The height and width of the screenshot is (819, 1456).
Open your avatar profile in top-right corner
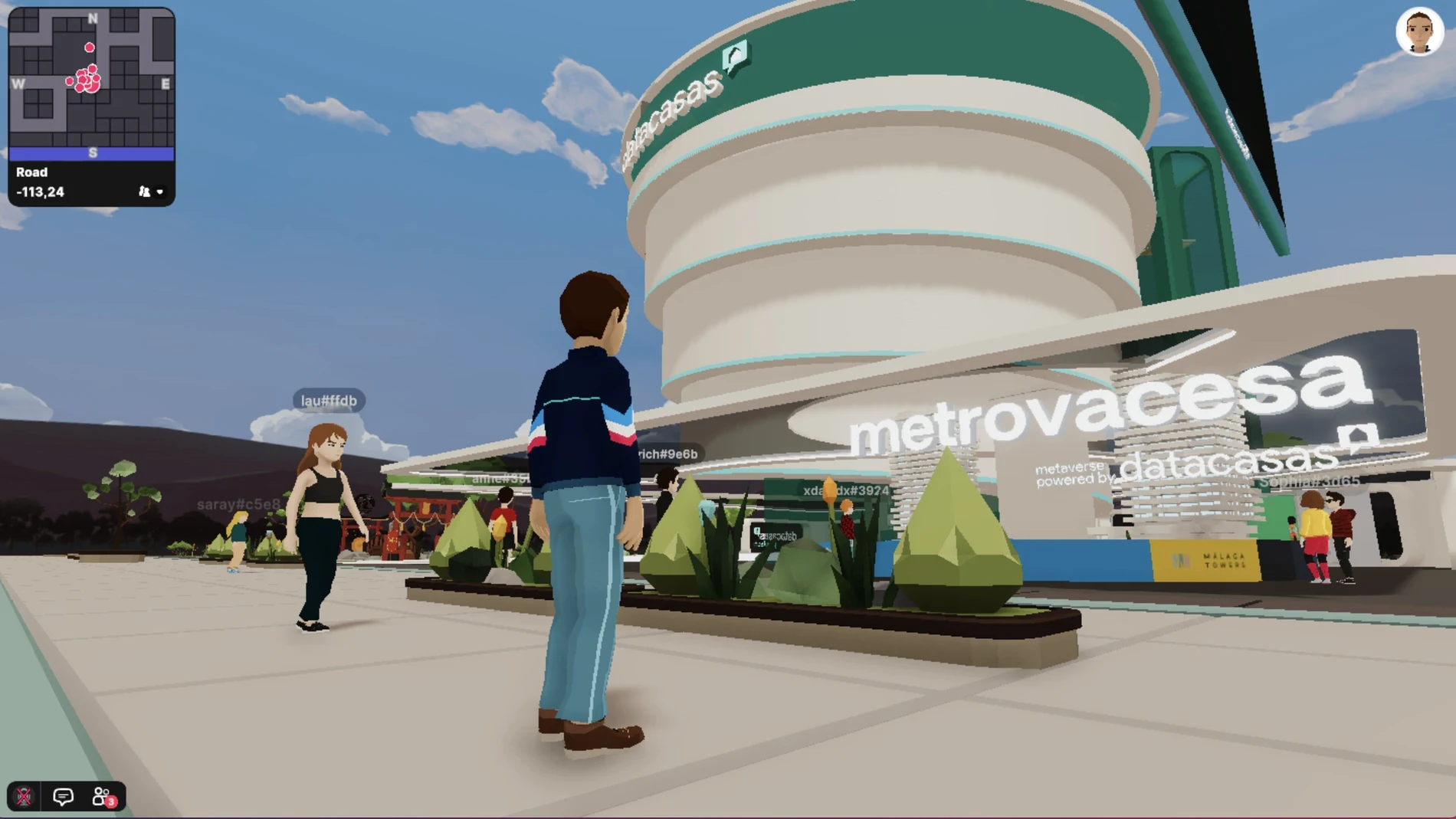point(1419,31)
